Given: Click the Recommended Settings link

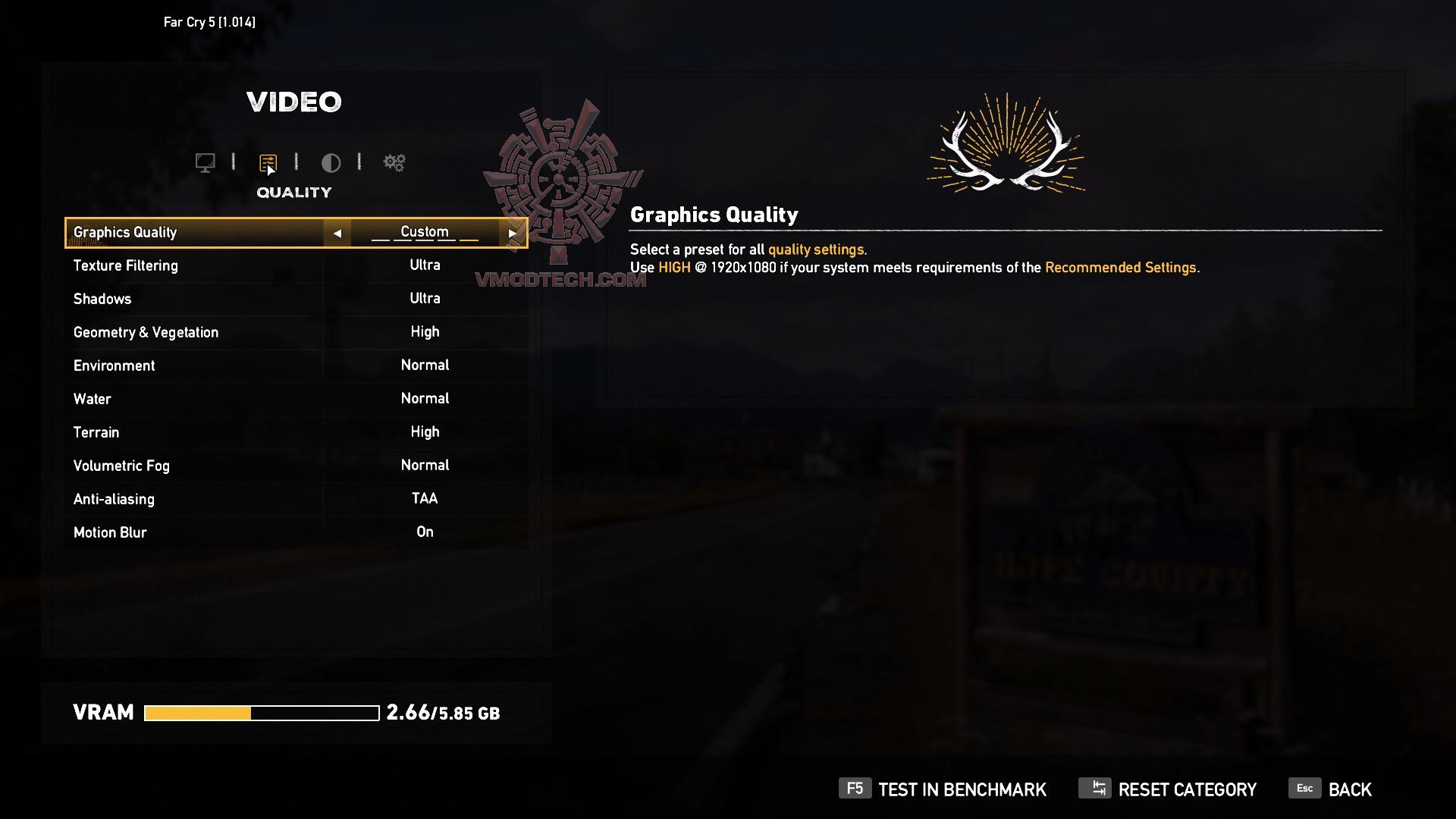Looking at the screenshot, I should [x=1122, y=267].
